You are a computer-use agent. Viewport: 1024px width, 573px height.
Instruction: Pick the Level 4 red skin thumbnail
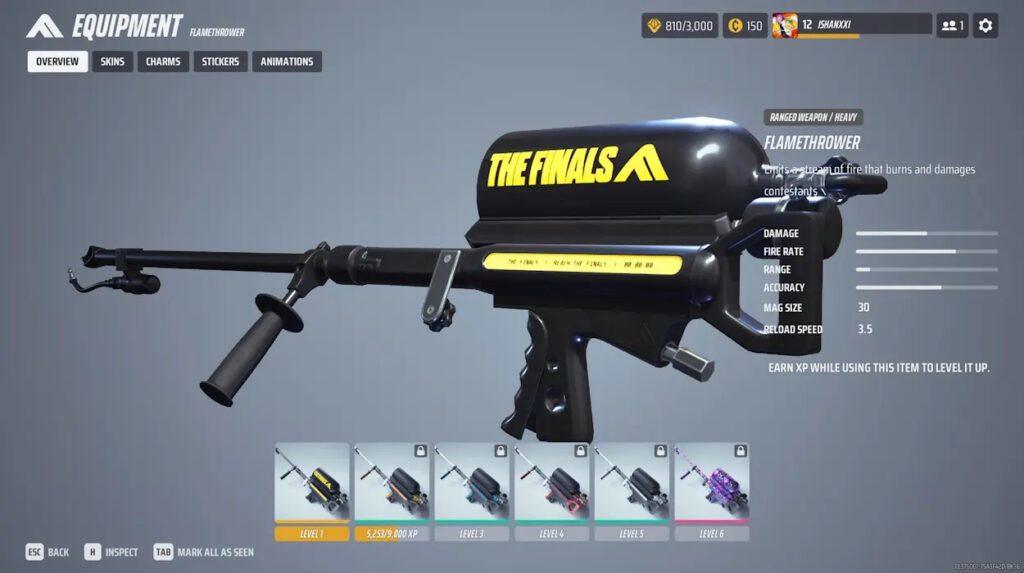[552, 483]
